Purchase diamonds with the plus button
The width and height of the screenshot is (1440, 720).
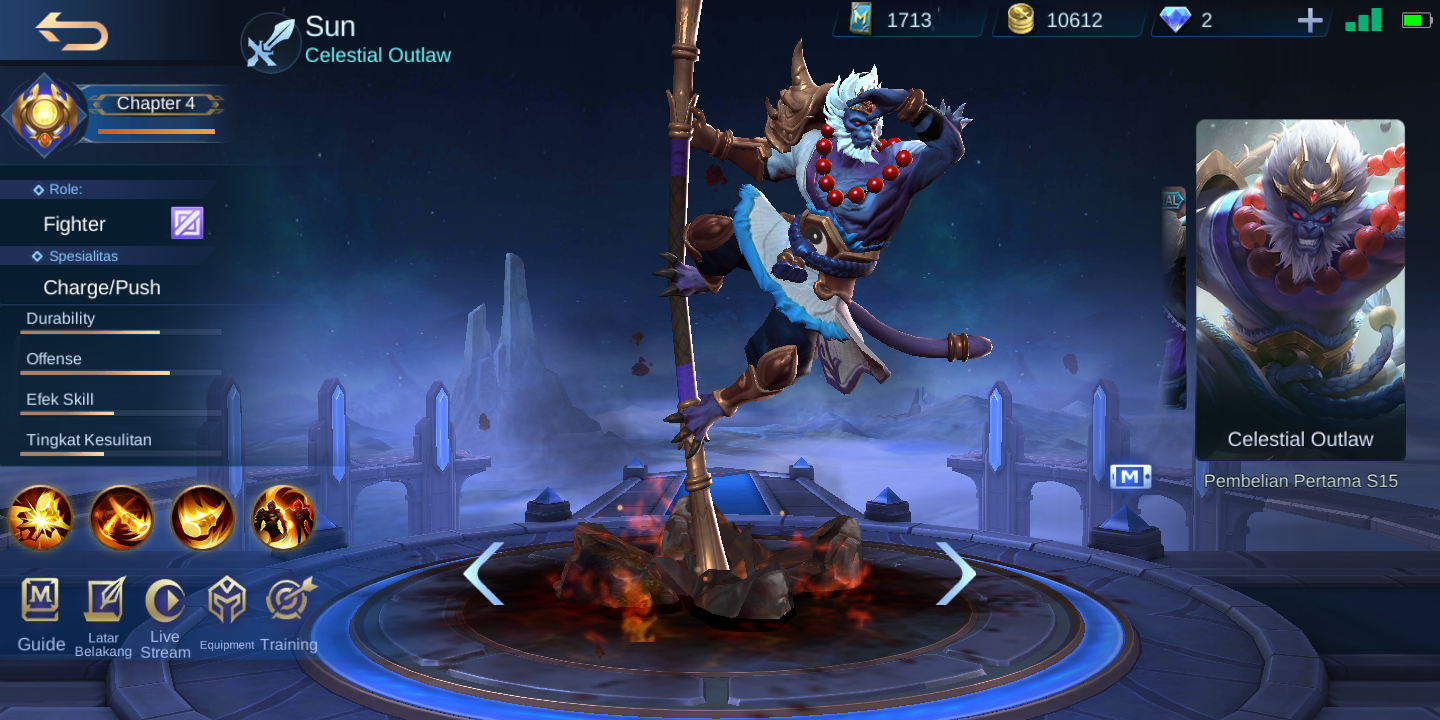[1310, 19]
